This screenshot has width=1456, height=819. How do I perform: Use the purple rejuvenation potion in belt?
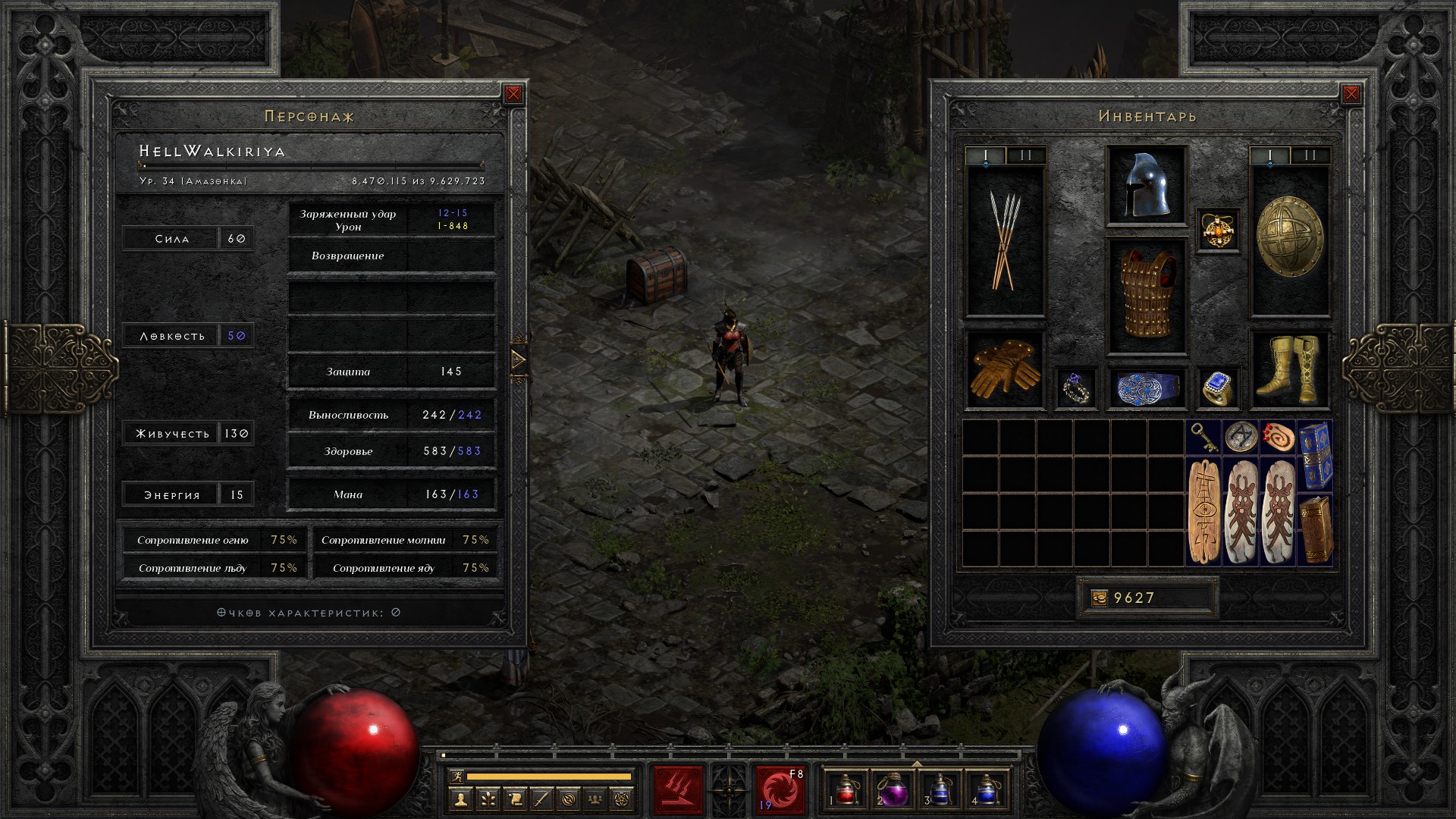[x=893, y=789]
